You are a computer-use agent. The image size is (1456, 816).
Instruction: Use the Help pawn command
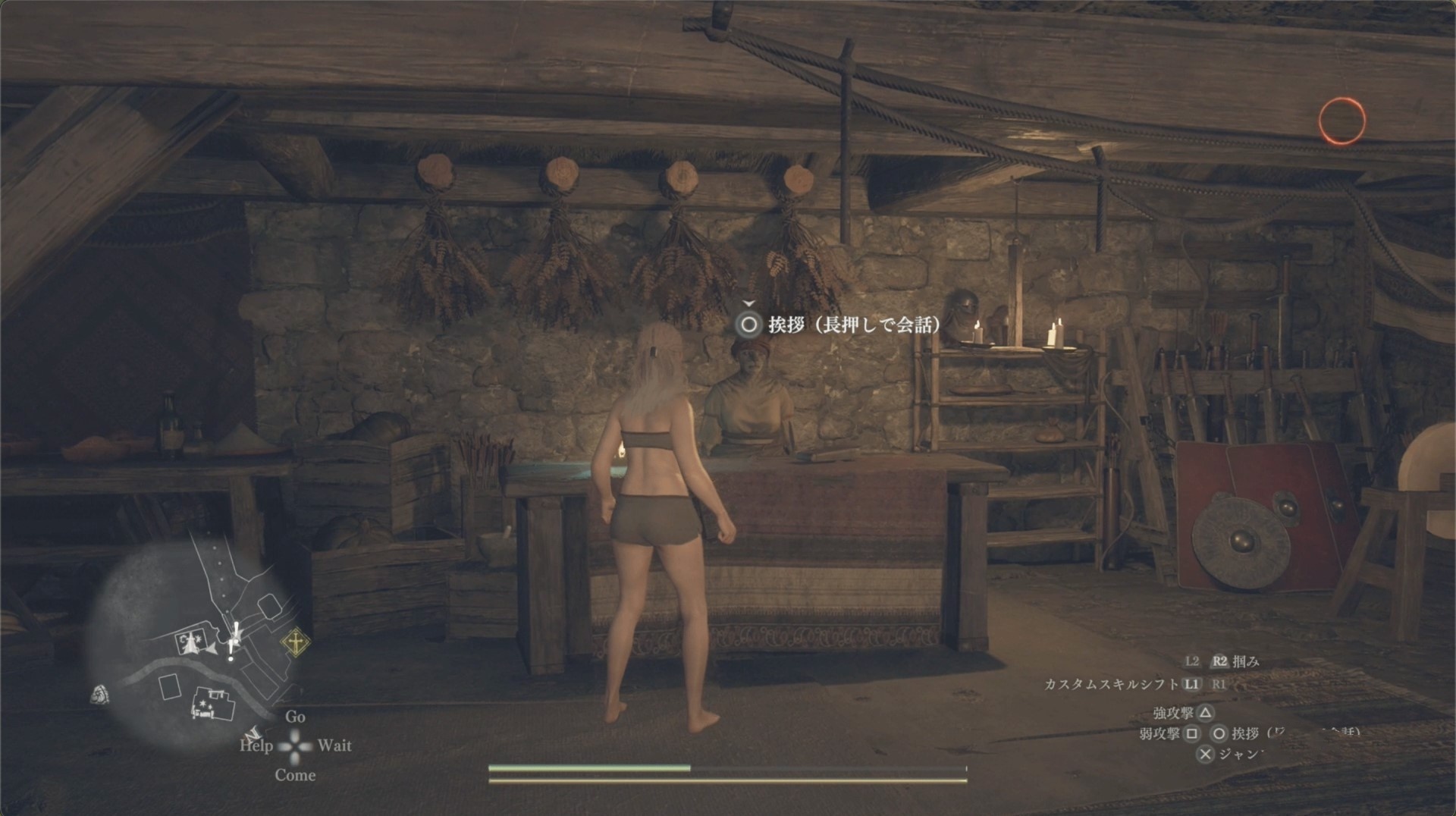click(256, 745)
